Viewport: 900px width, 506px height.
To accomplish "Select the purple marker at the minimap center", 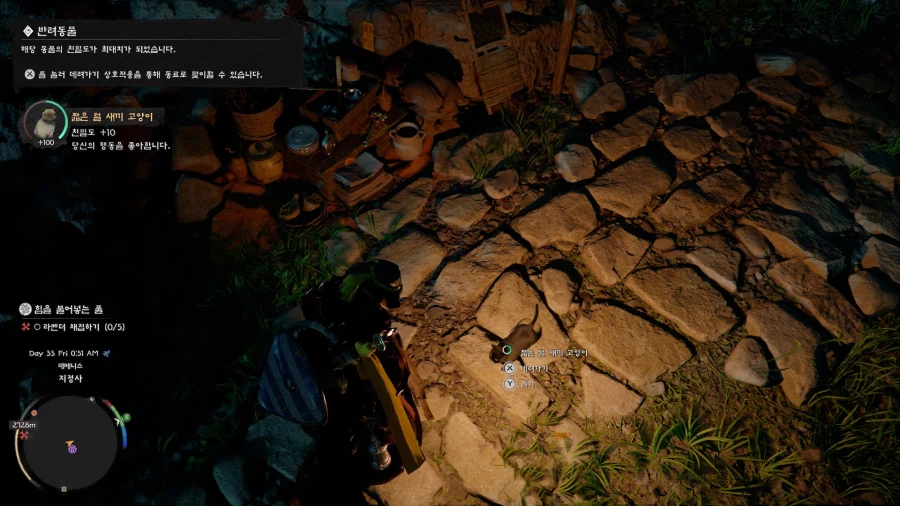I will (x=73, y=450).
